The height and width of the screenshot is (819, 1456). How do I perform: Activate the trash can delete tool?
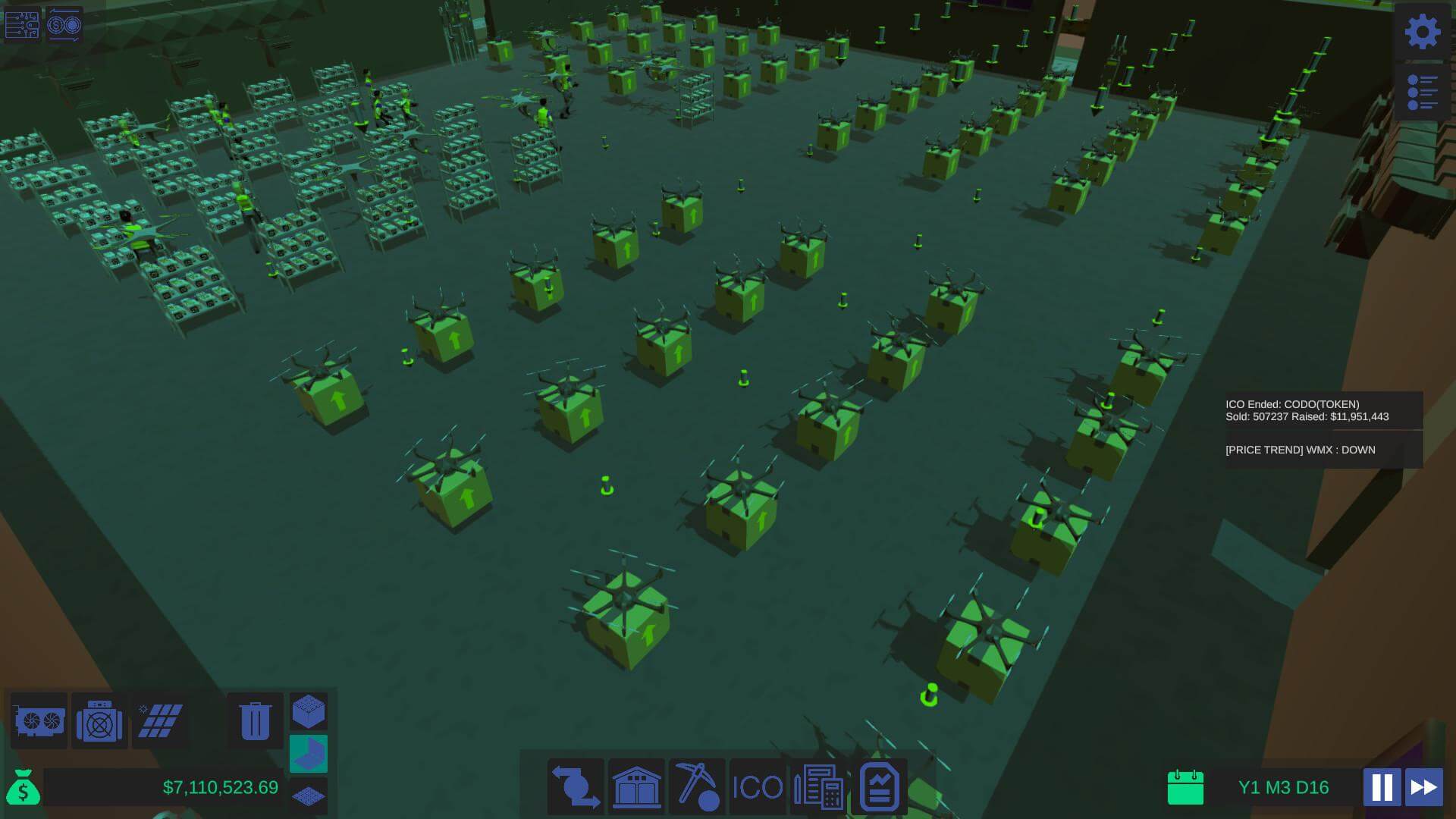tap(255, 720)
